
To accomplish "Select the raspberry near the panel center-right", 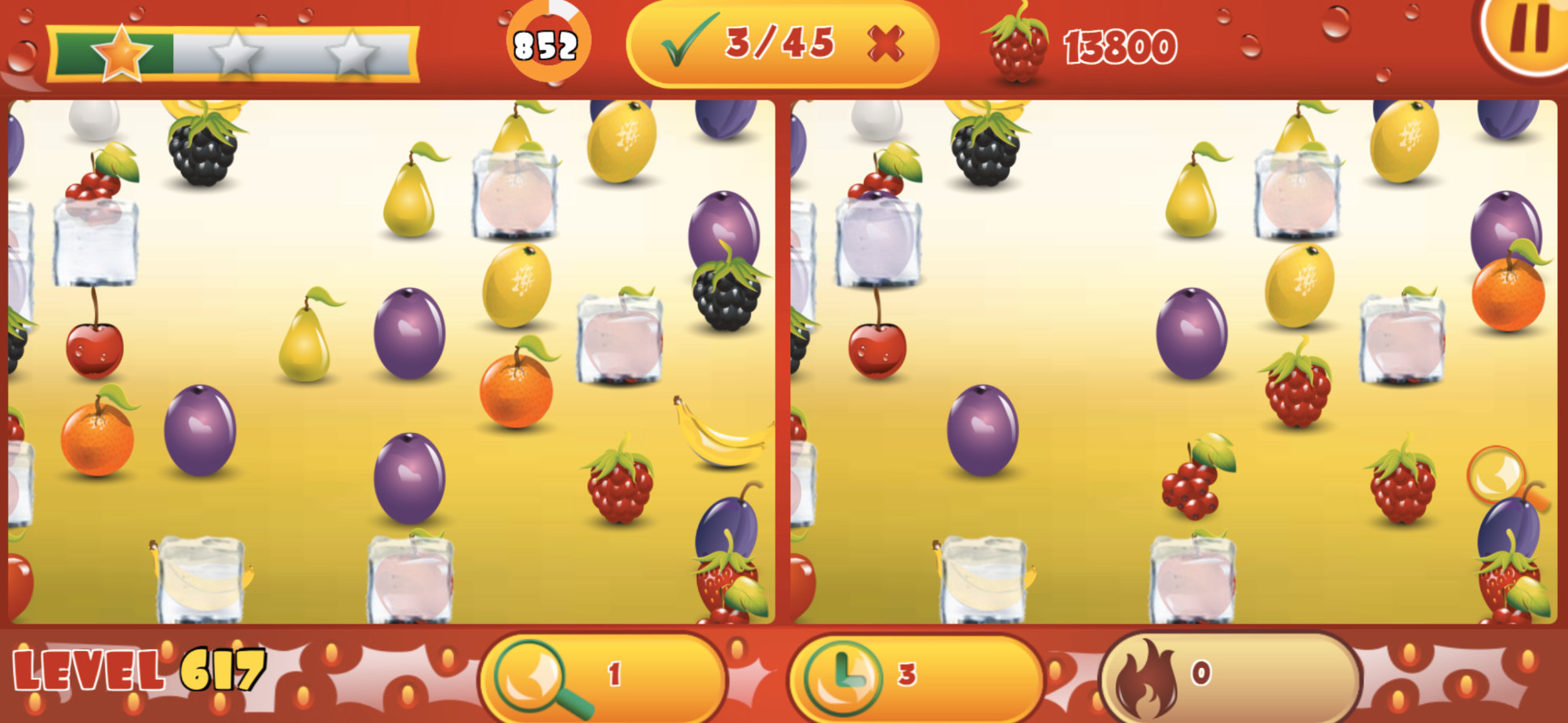I will (x=619, y=490).
